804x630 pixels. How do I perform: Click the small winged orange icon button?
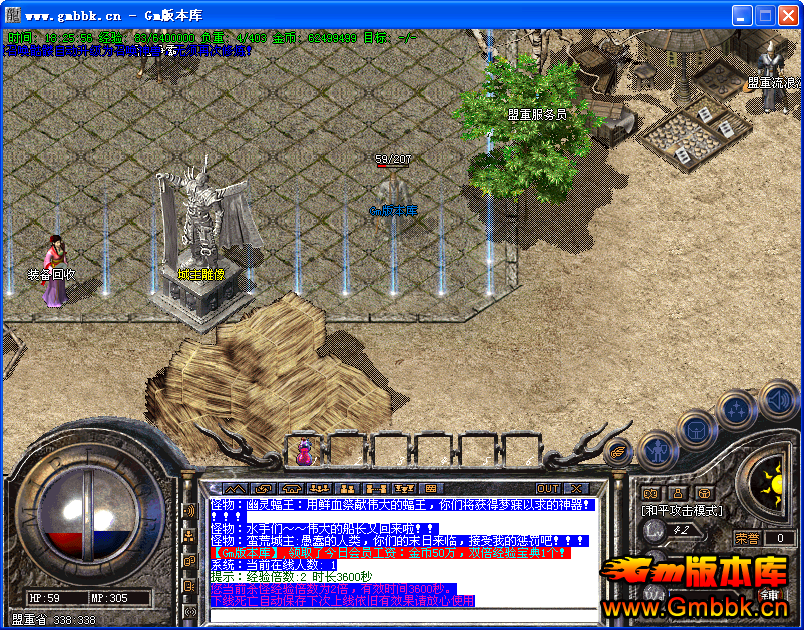click(620, 451)
